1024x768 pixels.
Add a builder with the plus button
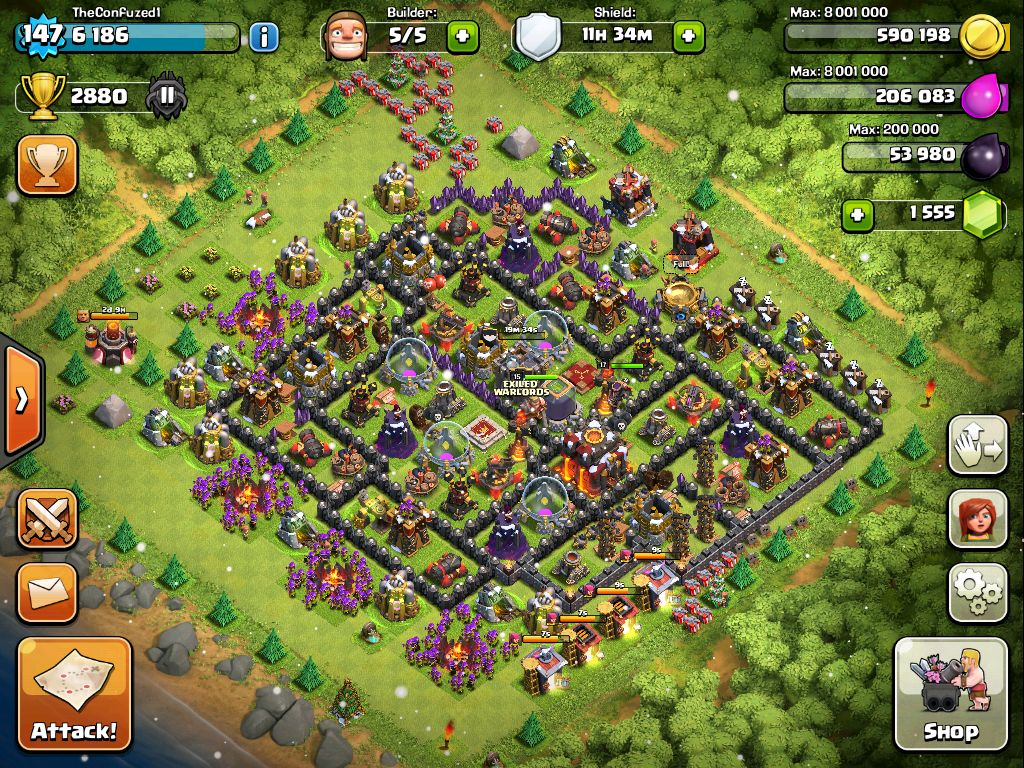(462, 38)
